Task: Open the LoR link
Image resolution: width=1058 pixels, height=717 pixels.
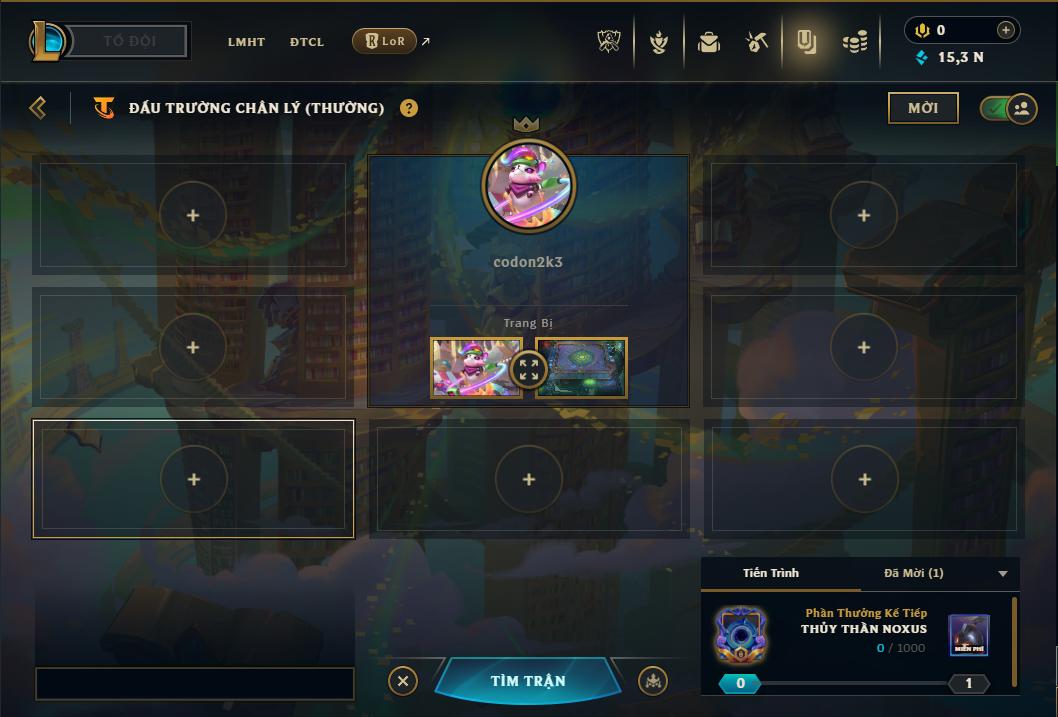Action: [385, 42]
